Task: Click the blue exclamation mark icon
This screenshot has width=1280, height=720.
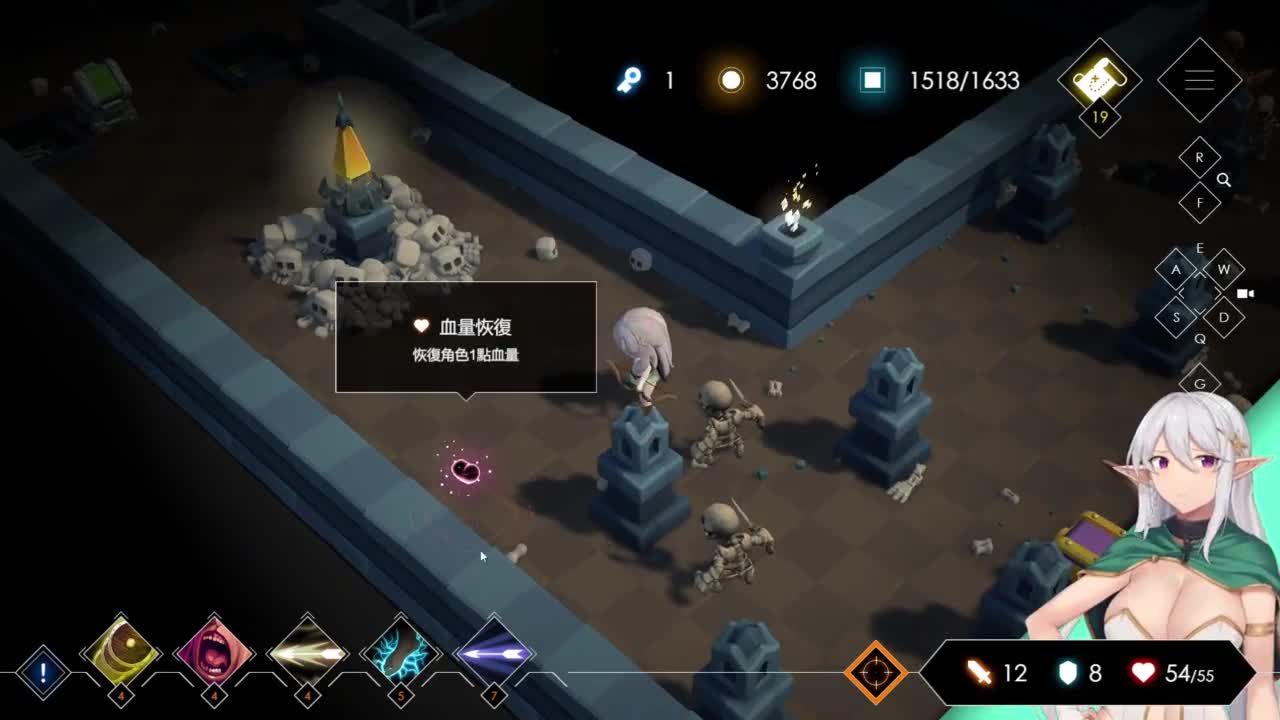Action: click(x=43, y=672)
